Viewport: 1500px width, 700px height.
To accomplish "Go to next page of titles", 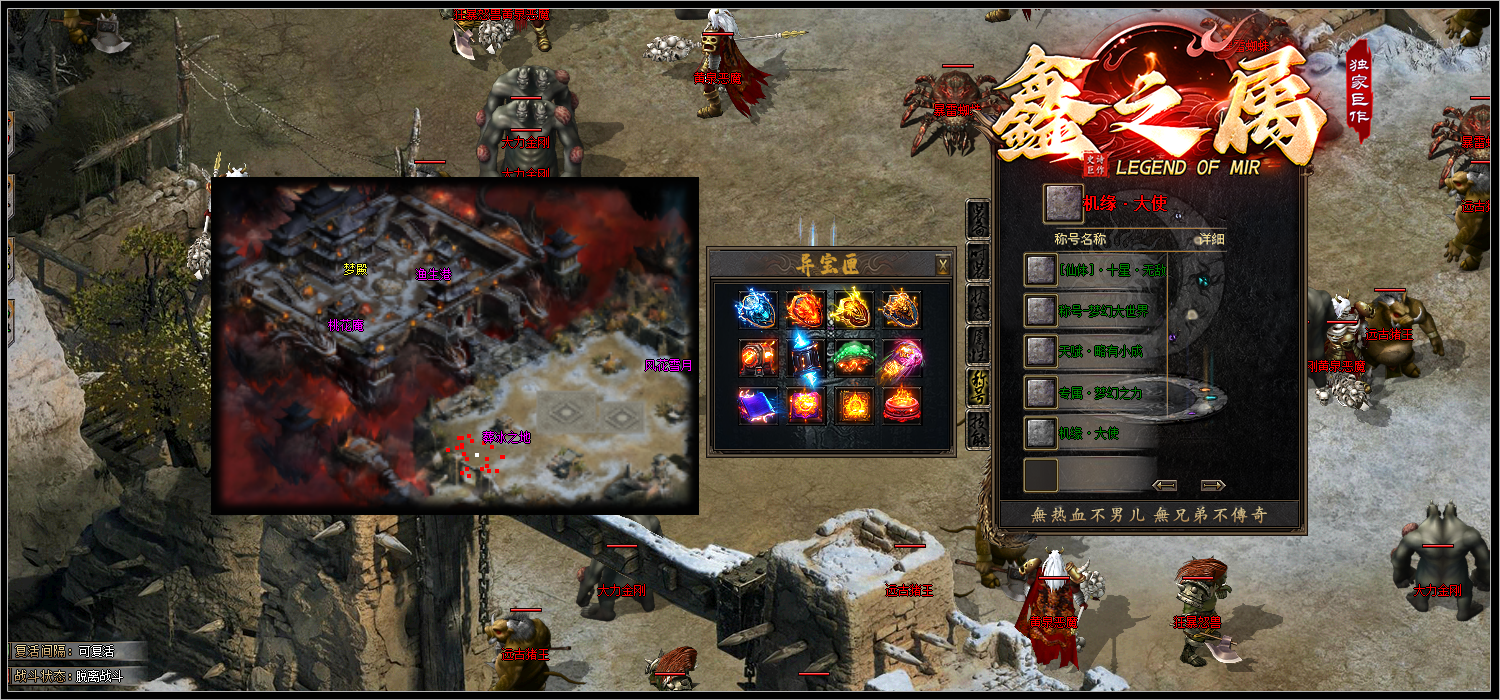I will [1213, 485].
